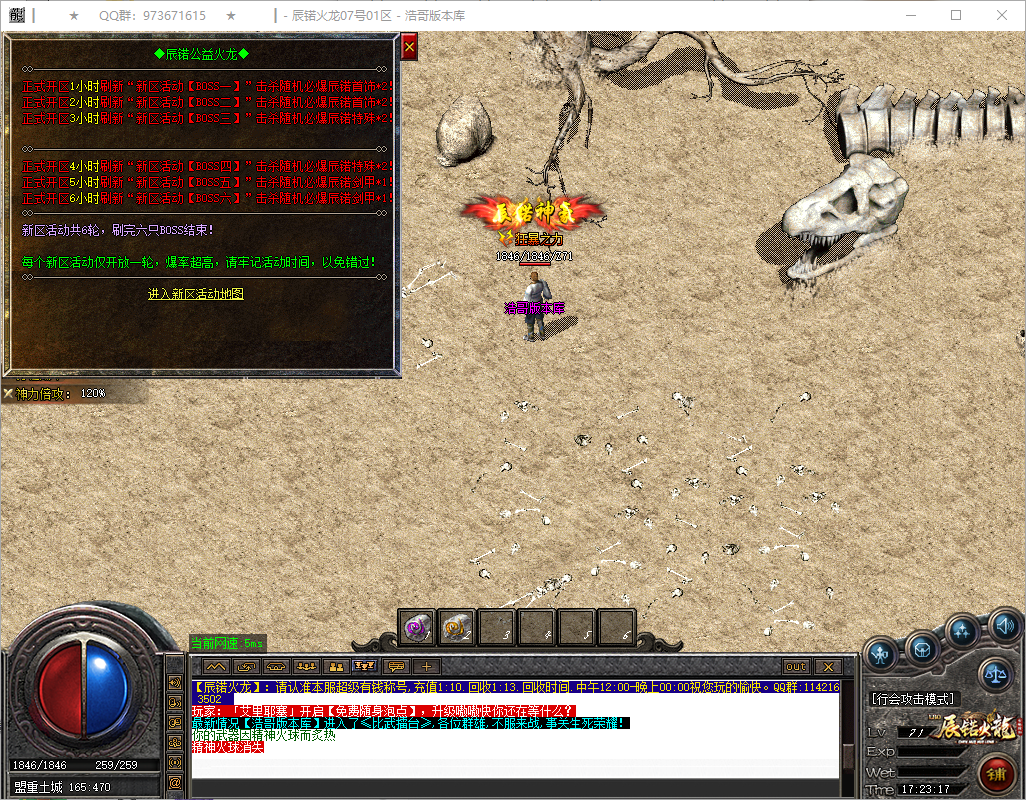Click the plus button on chat toolbar

tap(426, 666)
